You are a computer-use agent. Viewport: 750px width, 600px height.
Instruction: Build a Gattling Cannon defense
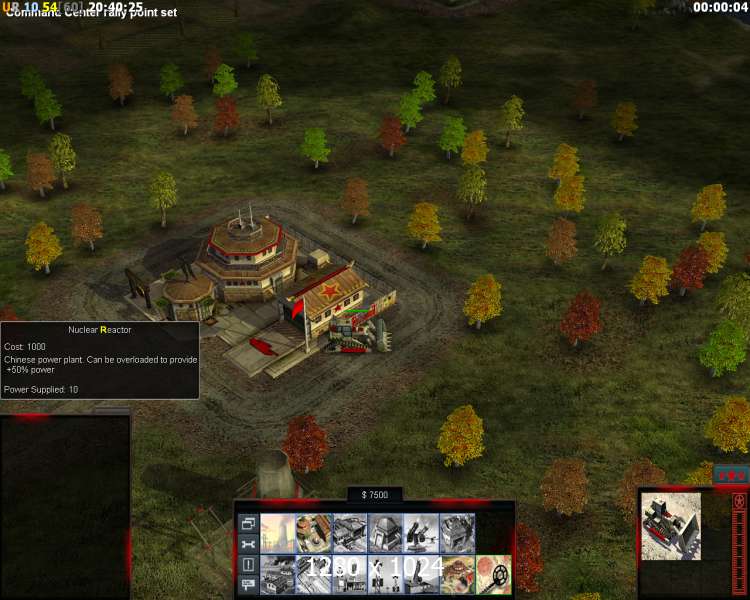(x=421, y=533)
